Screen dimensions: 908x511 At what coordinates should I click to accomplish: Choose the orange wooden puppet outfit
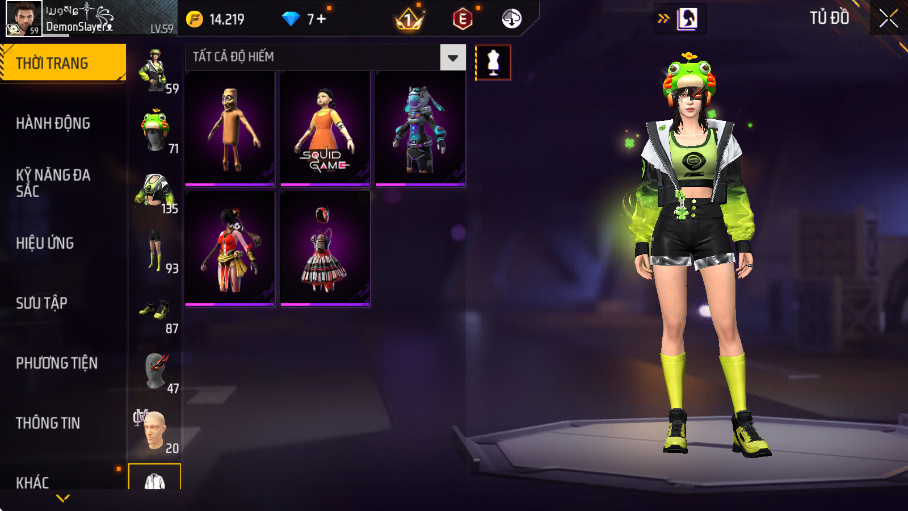[229, 128]
